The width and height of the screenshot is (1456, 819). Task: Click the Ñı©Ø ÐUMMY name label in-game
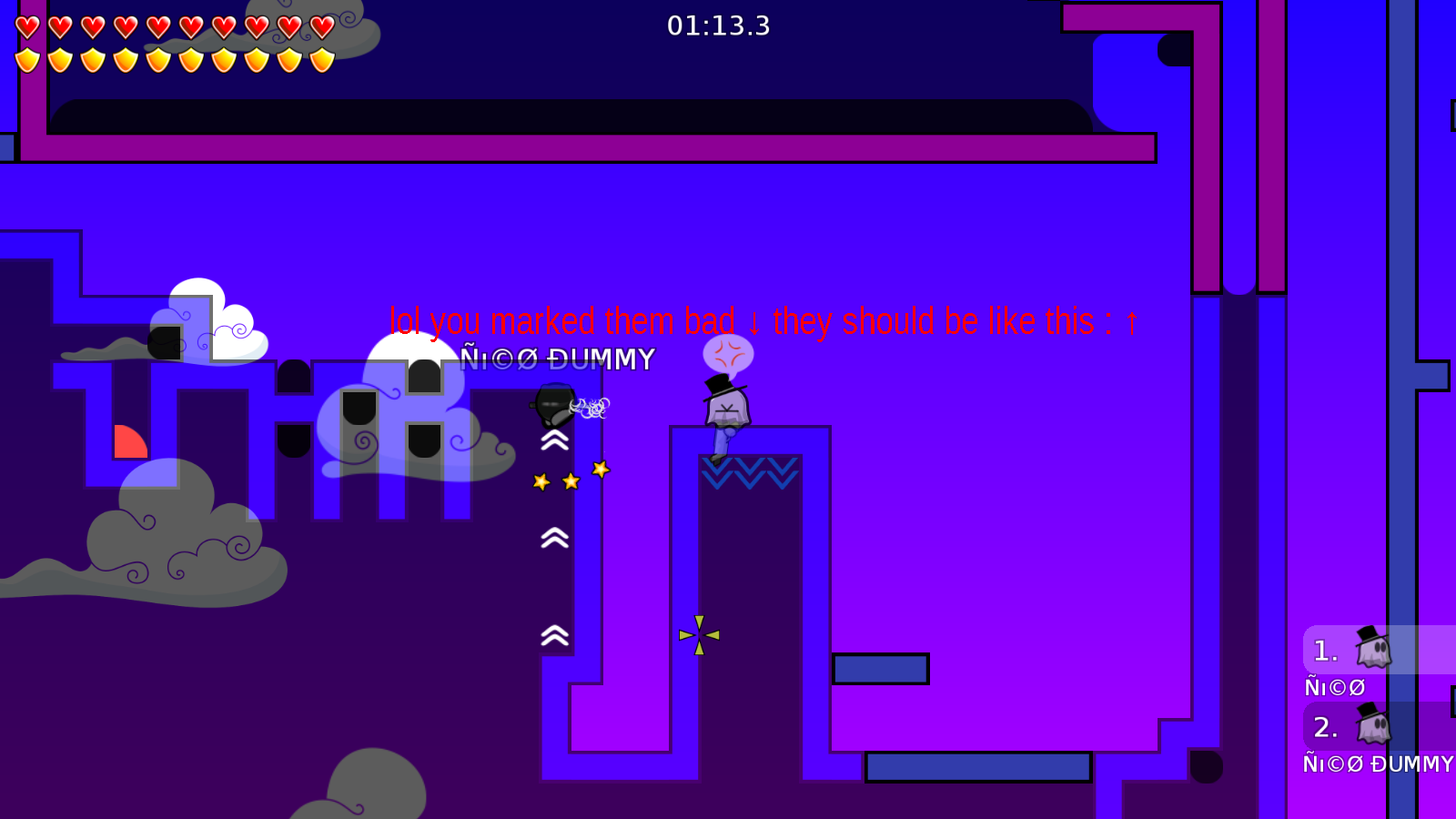(x=558, y=359)
